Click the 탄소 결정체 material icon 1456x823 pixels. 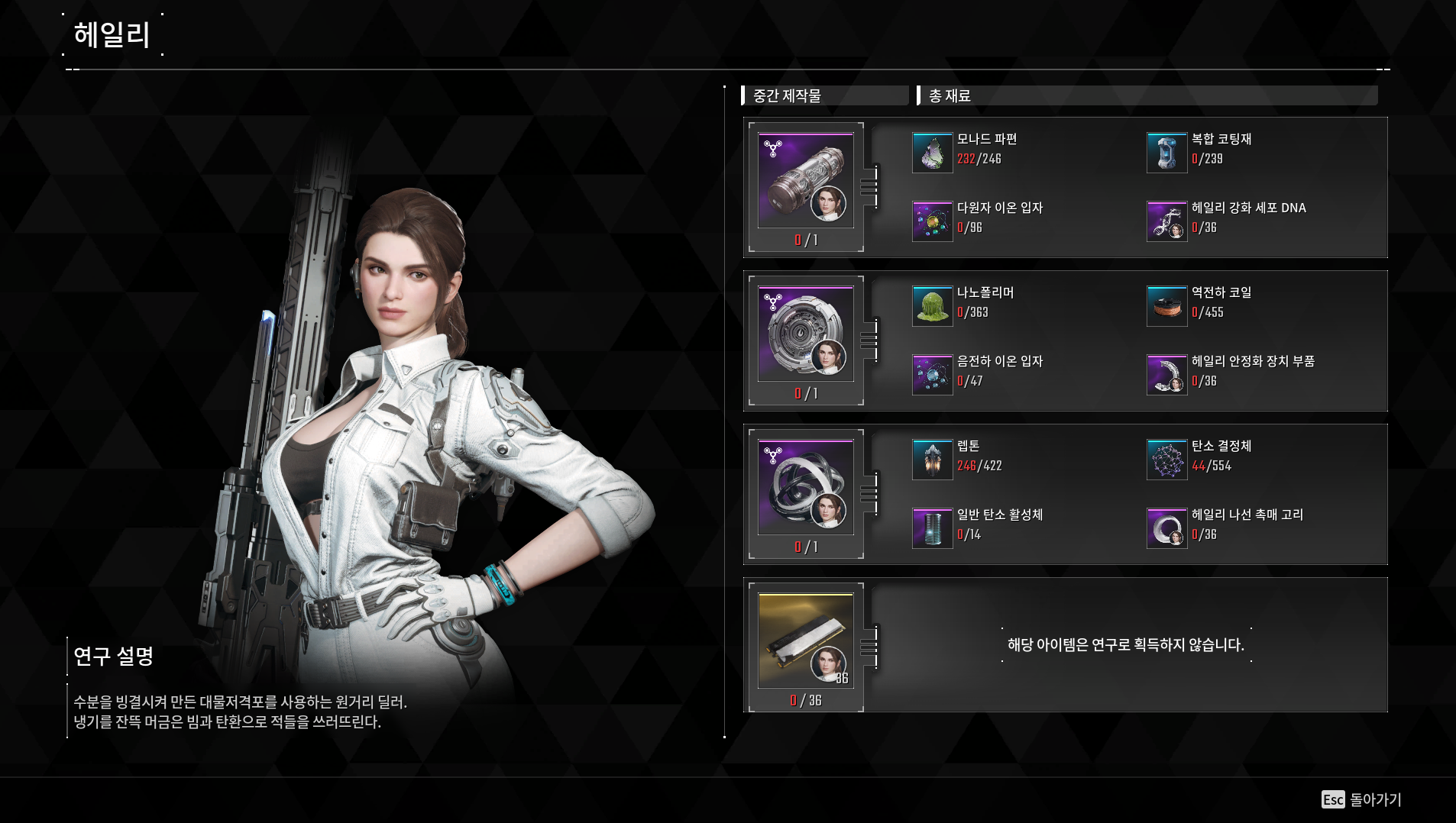(1166, 460)
